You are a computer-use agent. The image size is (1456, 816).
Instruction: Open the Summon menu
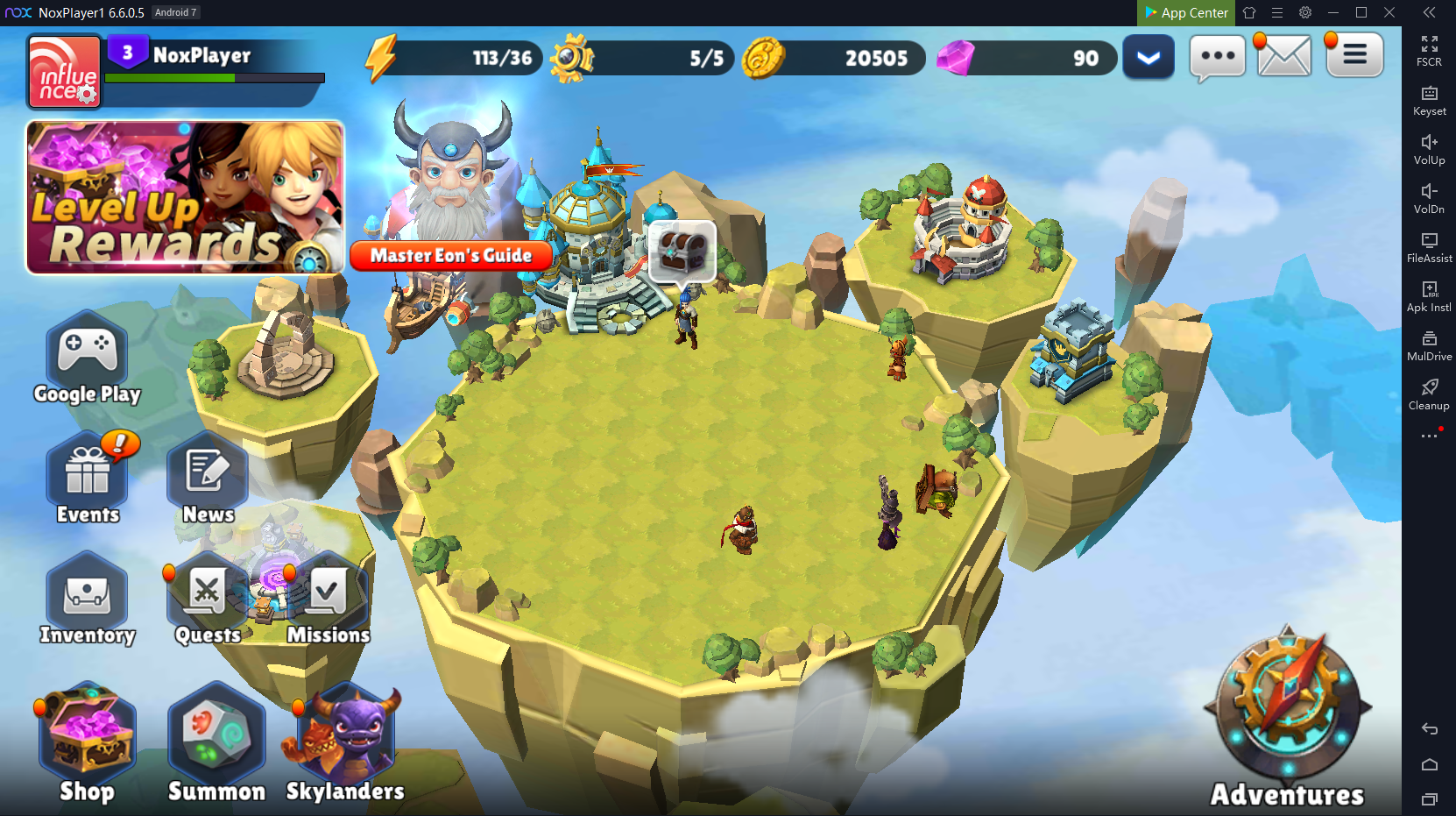[216, 734]
